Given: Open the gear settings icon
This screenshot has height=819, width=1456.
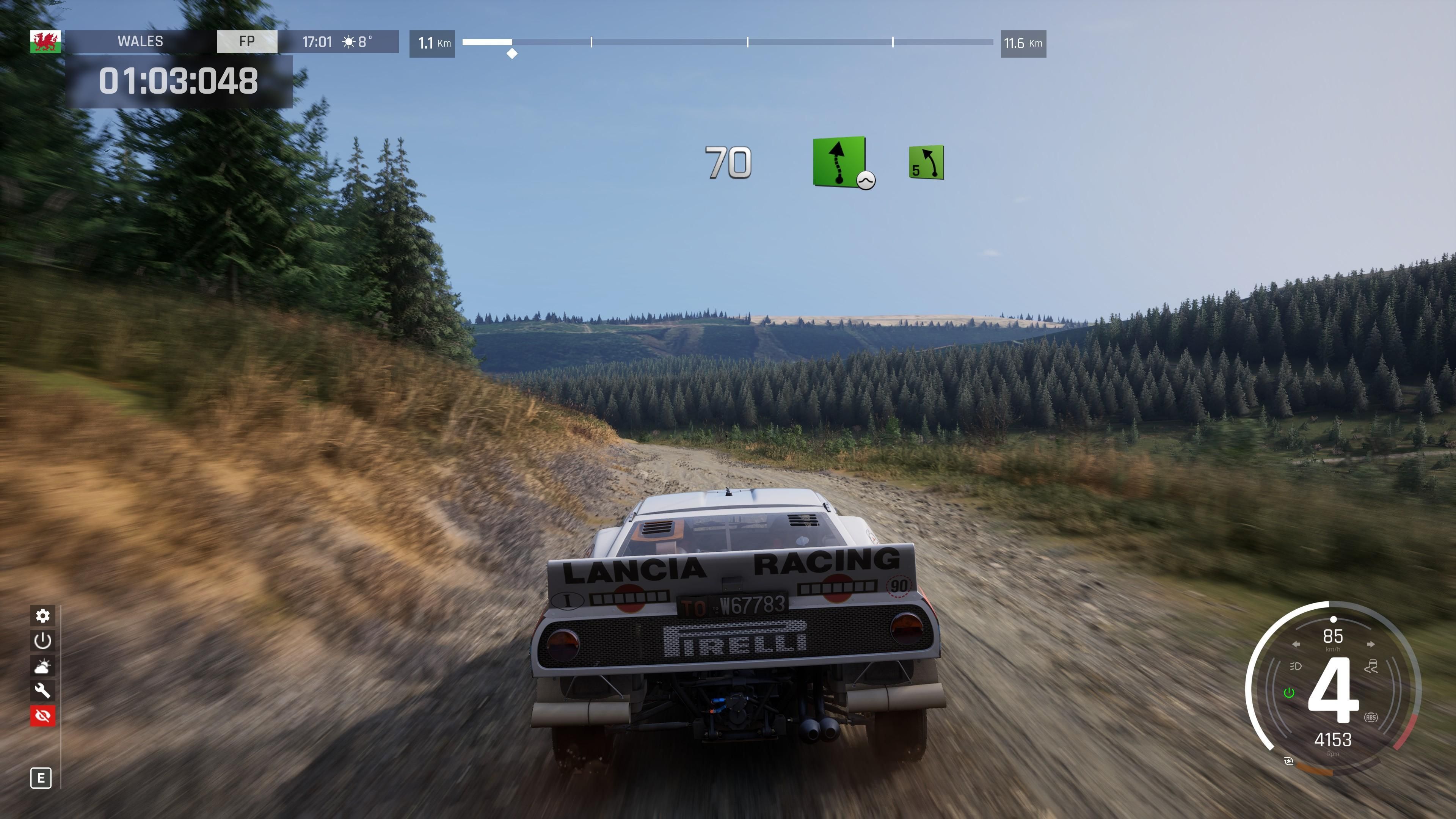Looking at the screenshot, I should coord(43,615).
